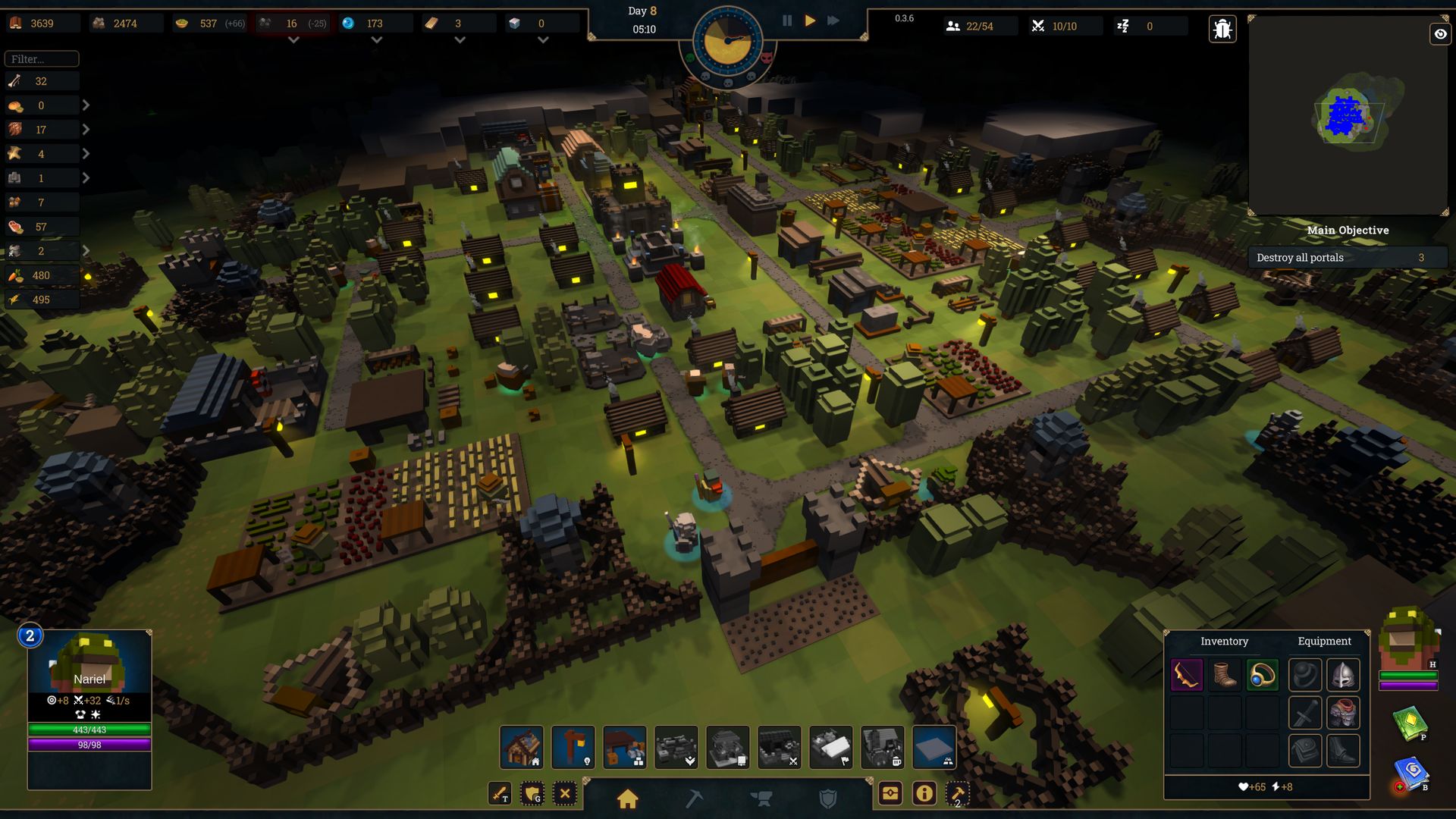1456x819 pixels.
Task: Select the leather boots inventory slot
Action: point(1225,675)
